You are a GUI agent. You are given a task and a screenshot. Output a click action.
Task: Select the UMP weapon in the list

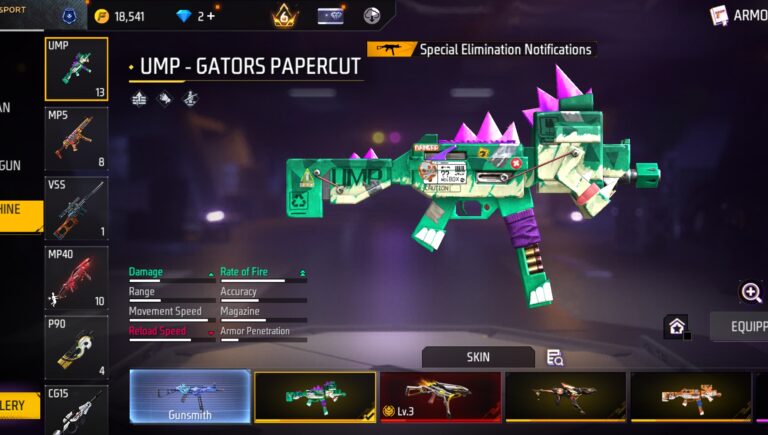coord(76,69)
